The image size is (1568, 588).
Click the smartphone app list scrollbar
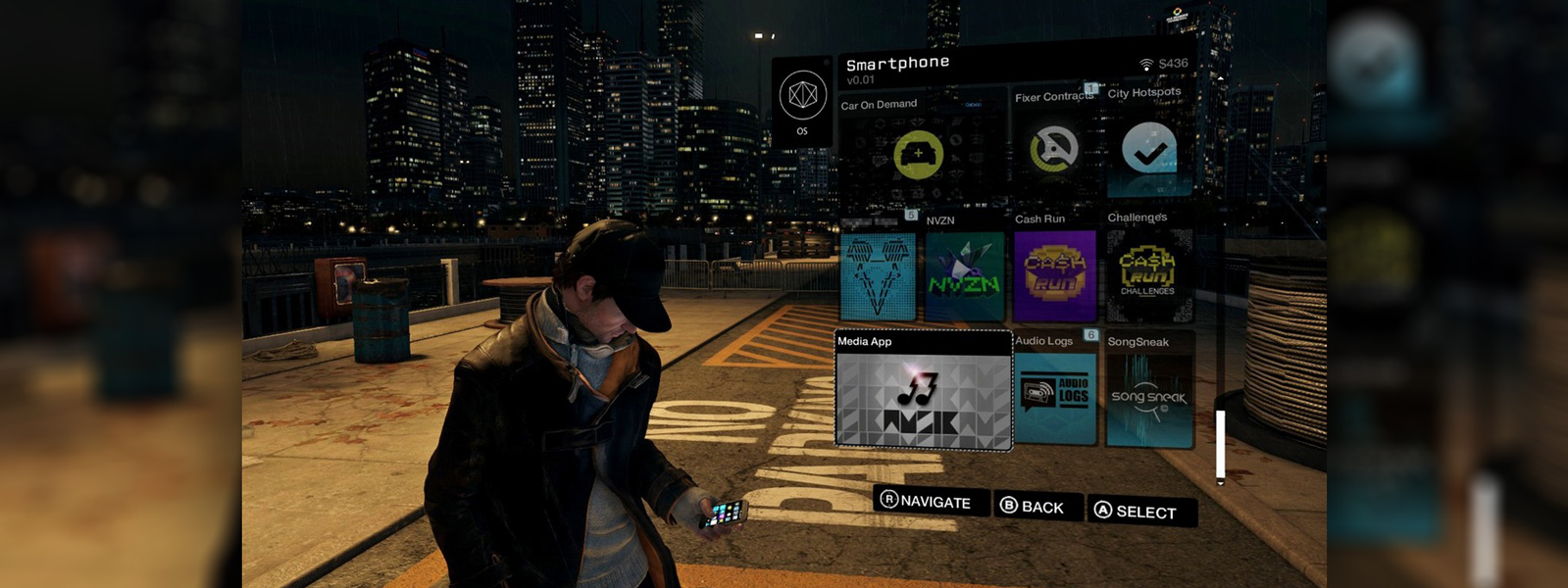1220,442
